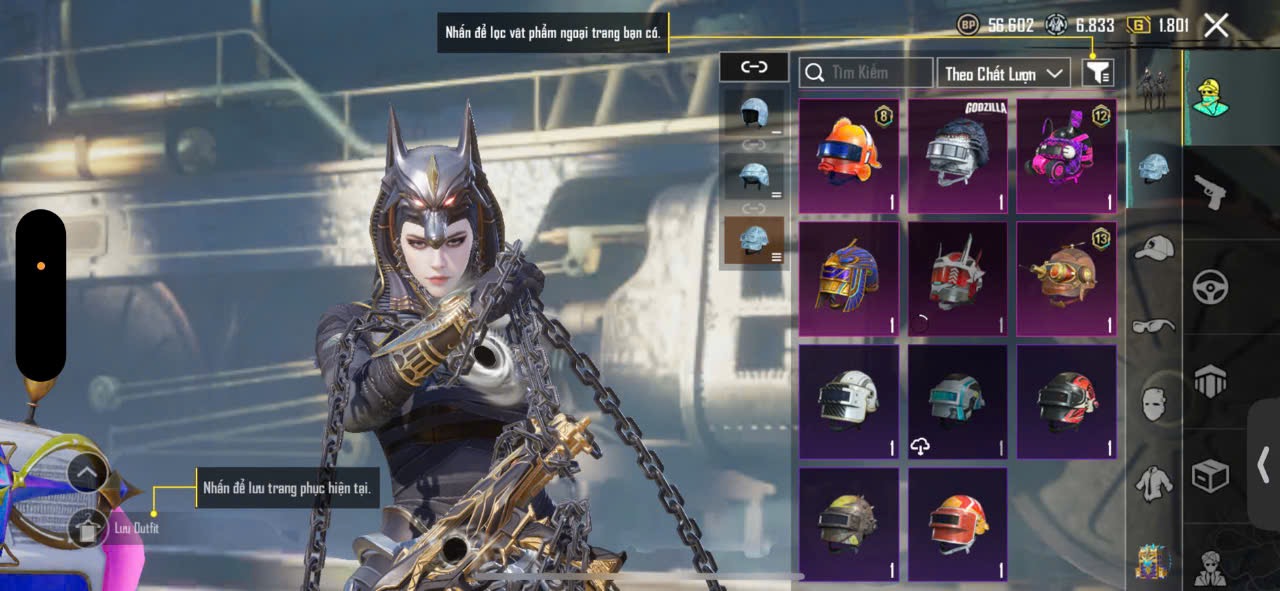This screenshot has width=1280, height=591.
Task: Select the pink and black robot helmet
Action: coord(1066,156)
